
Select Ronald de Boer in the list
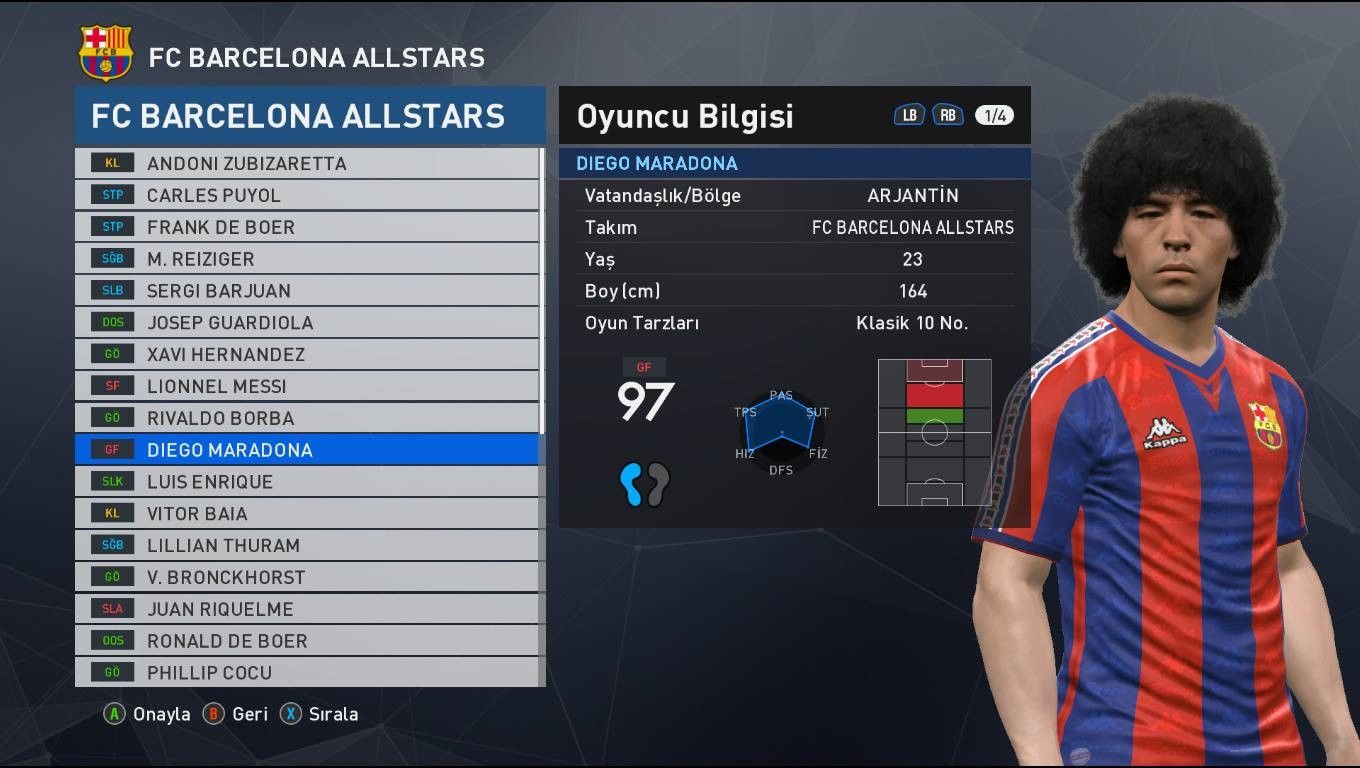click(x=307, y=641)
